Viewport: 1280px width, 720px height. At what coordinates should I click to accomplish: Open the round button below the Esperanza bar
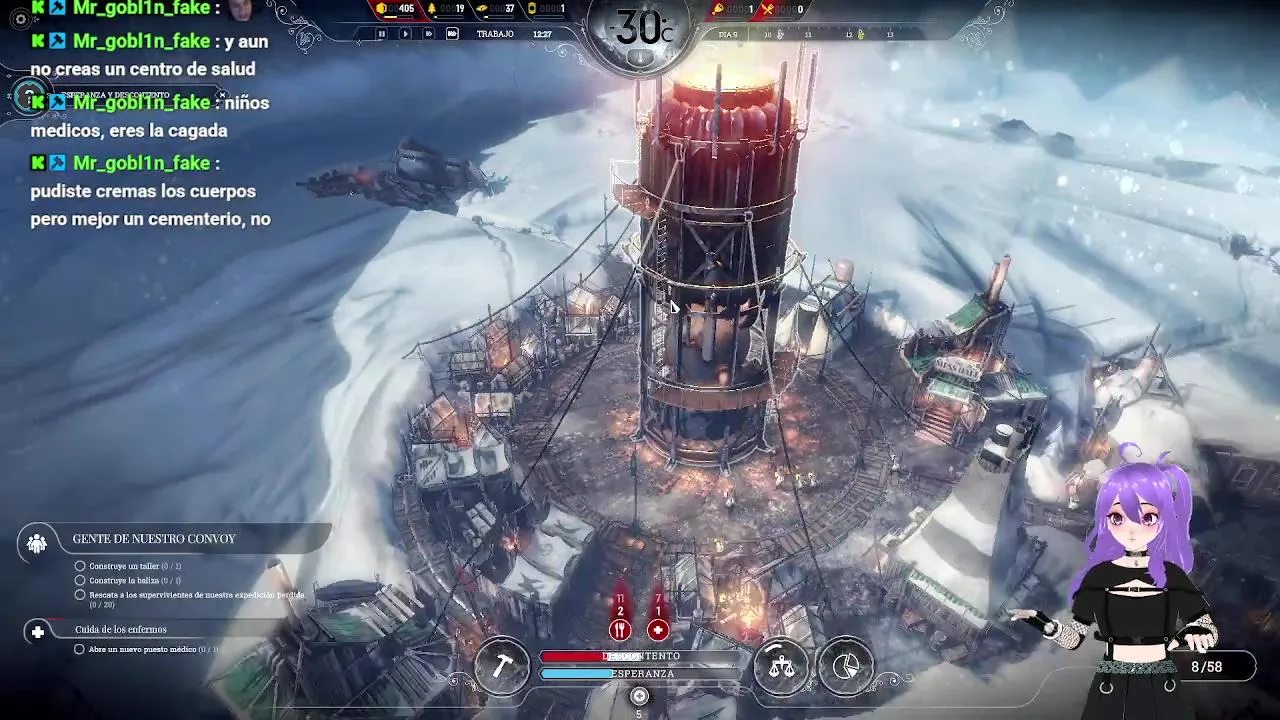coord(640,696)
